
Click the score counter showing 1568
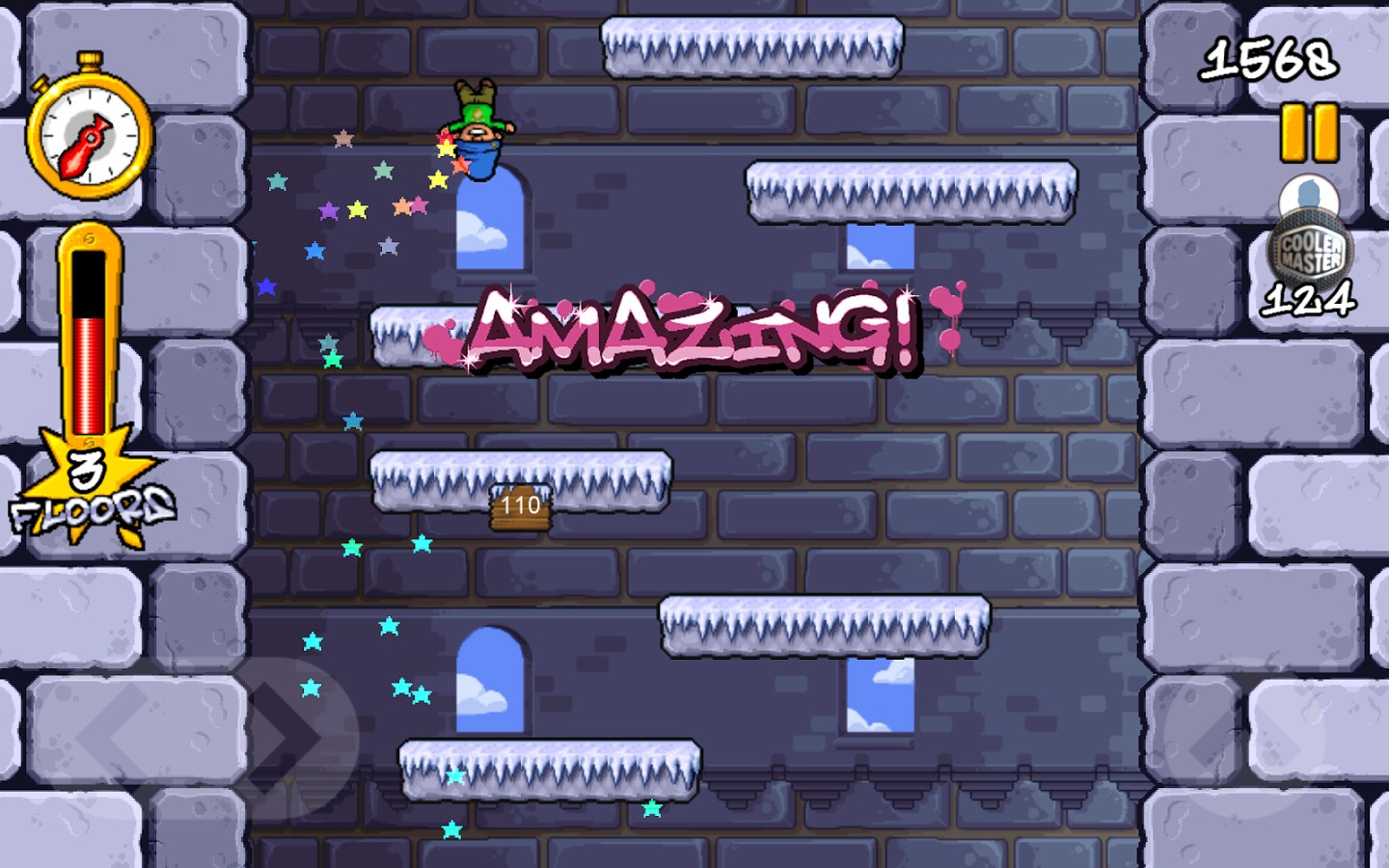1270,60
